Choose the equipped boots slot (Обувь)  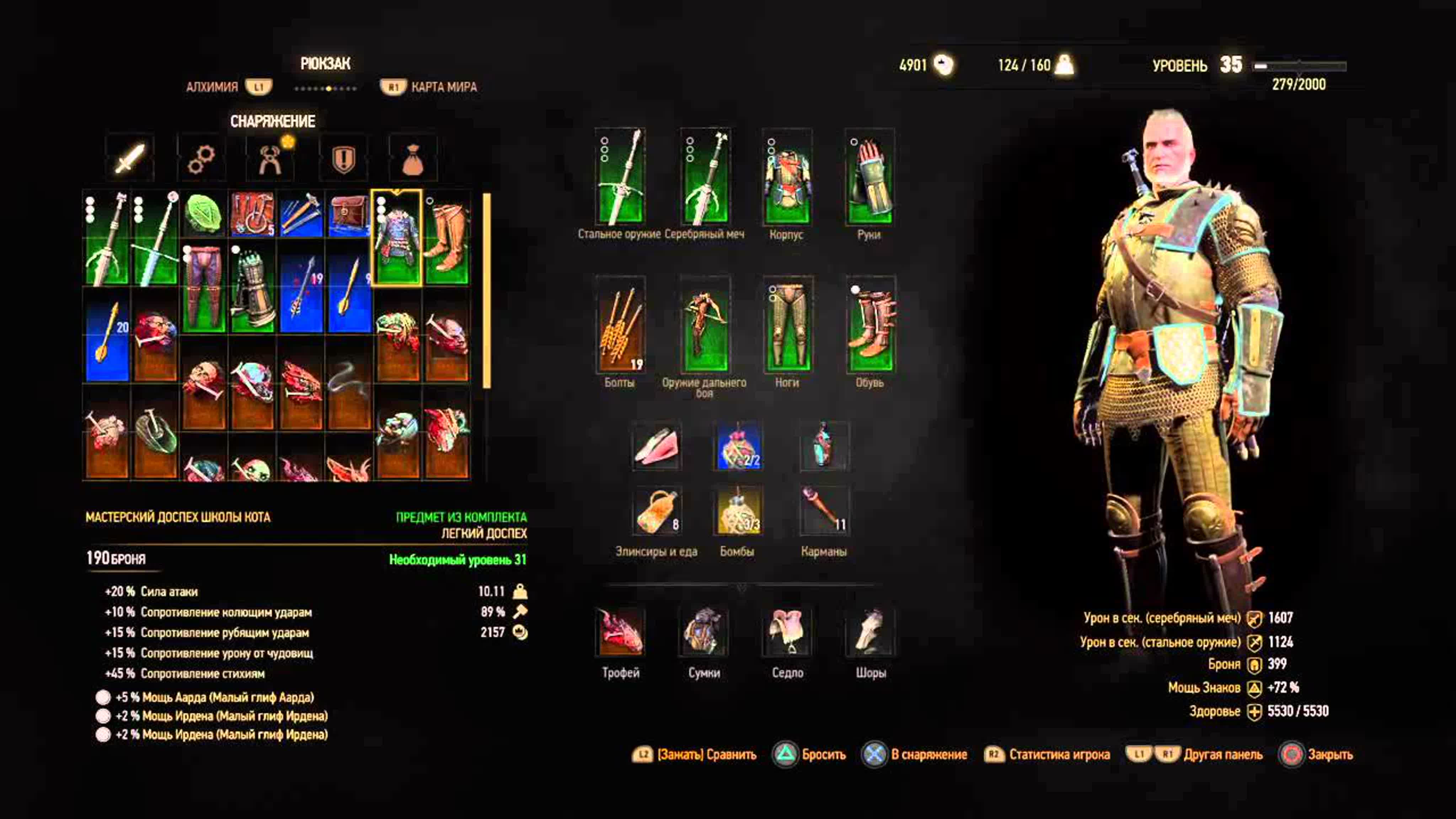click(x=871, y=325)
